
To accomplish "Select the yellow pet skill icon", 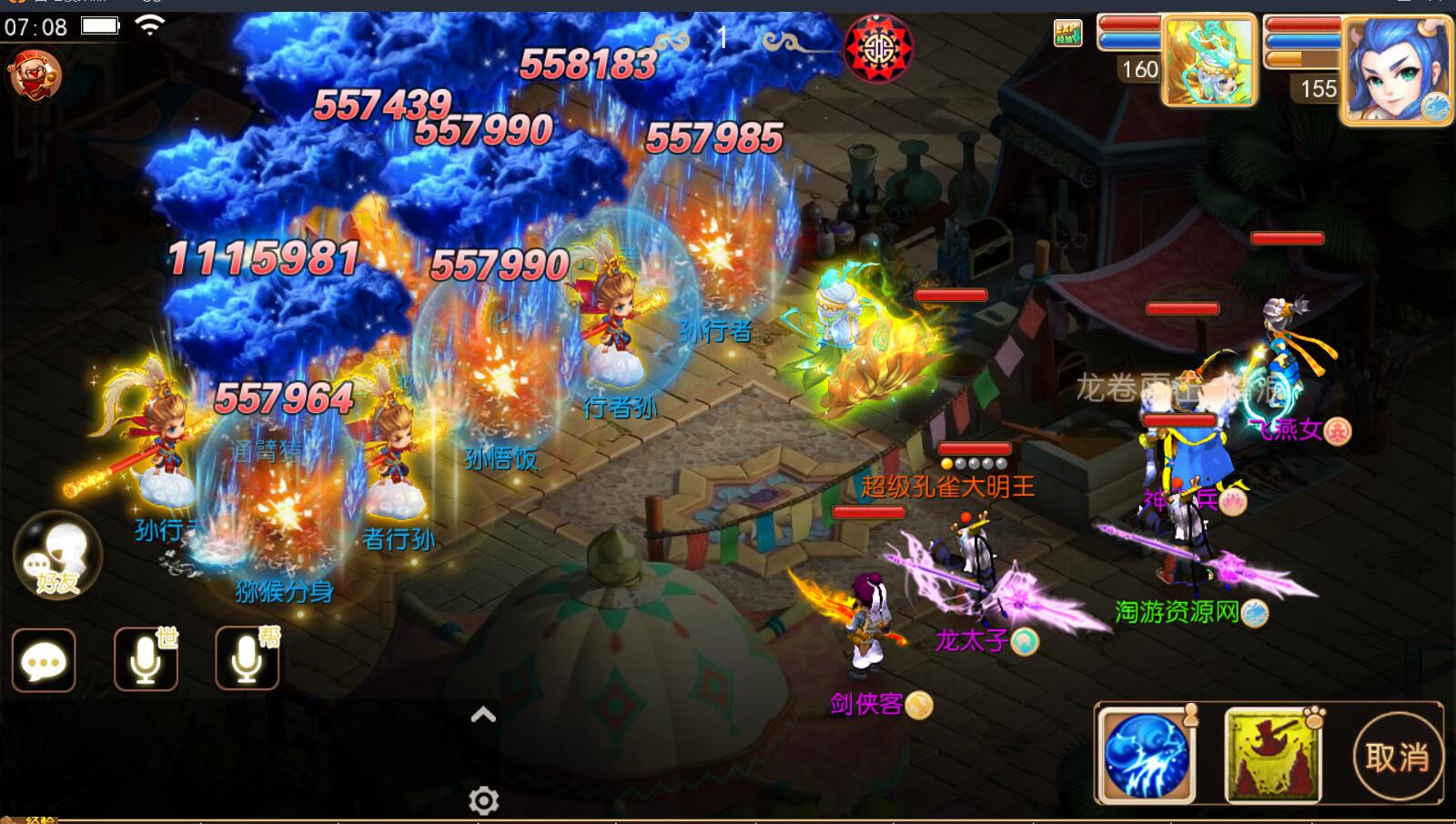I will tap(1272, 756).
